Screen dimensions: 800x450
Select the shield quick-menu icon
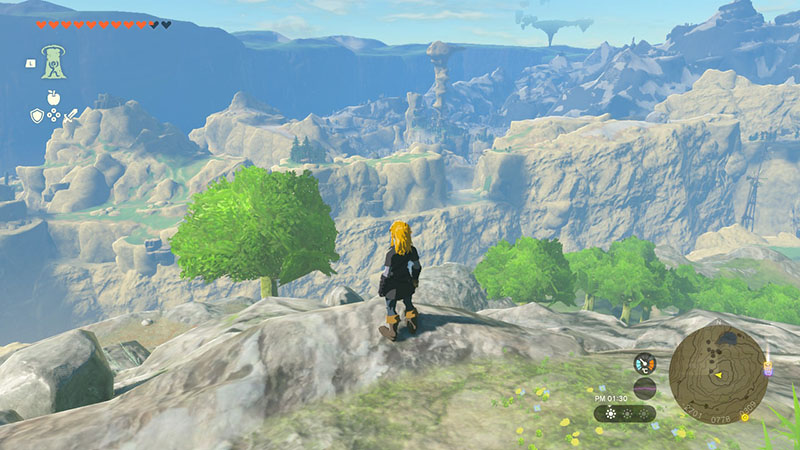click(36, 115)
